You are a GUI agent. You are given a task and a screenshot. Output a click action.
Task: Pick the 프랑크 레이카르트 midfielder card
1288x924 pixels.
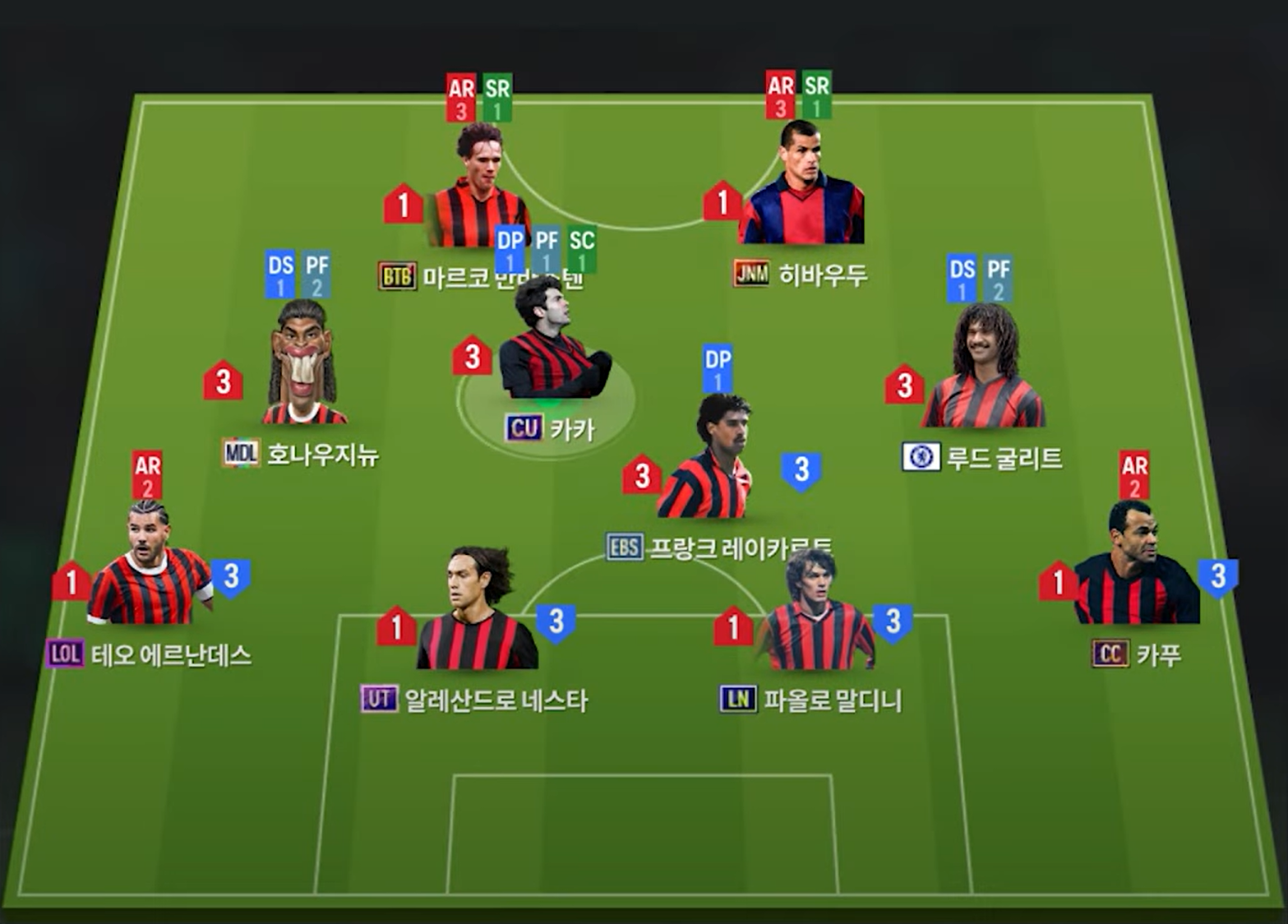(x=707, y=464)
